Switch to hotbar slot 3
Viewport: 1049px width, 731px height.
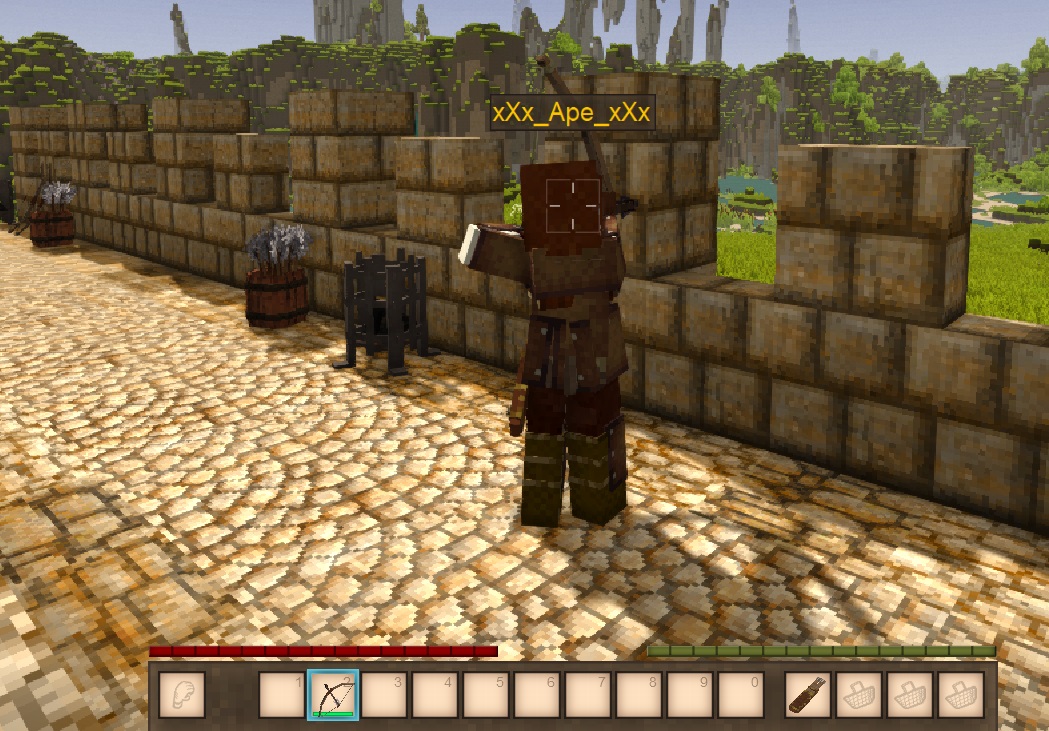point(383,694)
